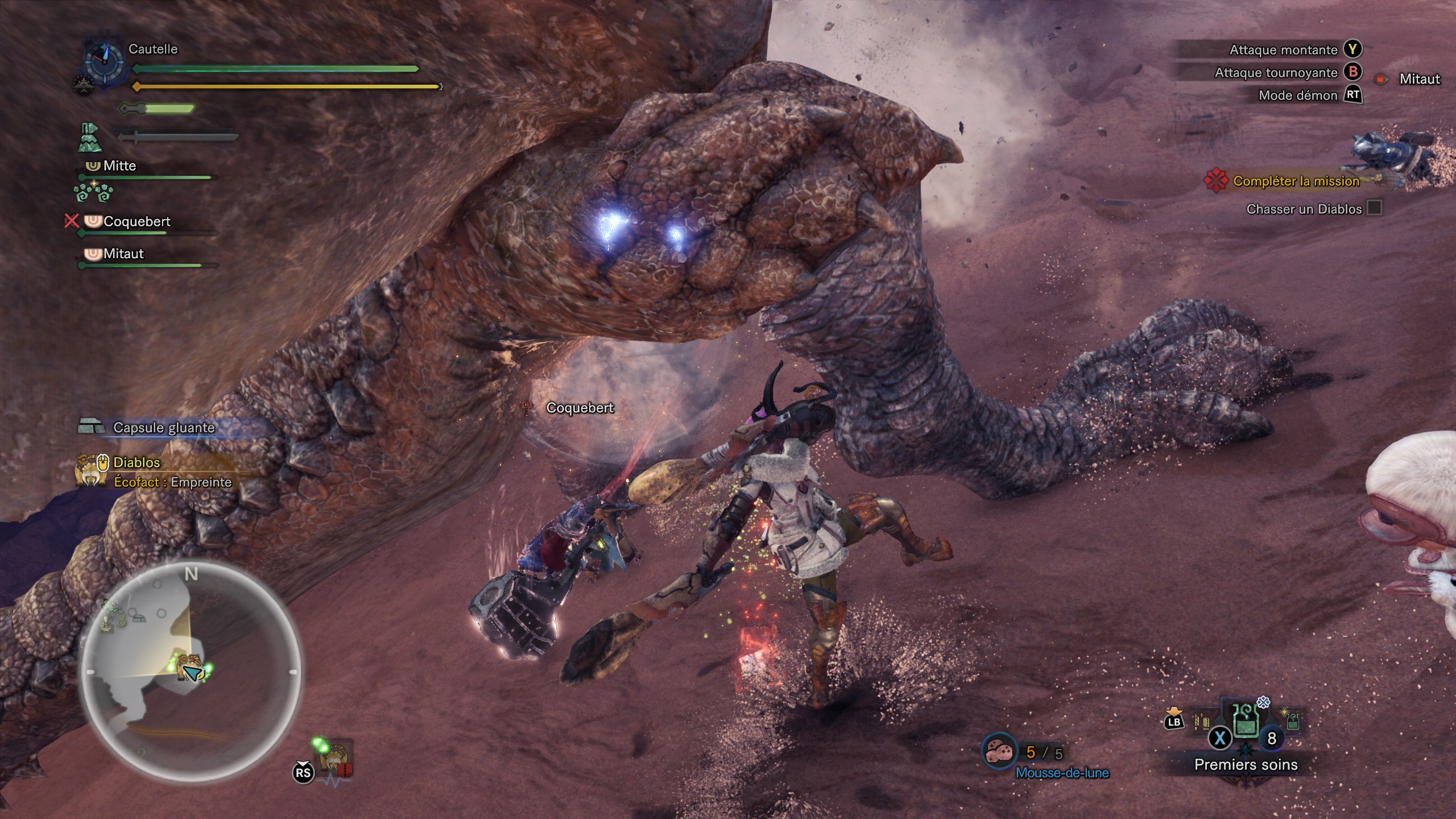
Task: Open the Compléter la mission objective
Action: (1296, 181)
